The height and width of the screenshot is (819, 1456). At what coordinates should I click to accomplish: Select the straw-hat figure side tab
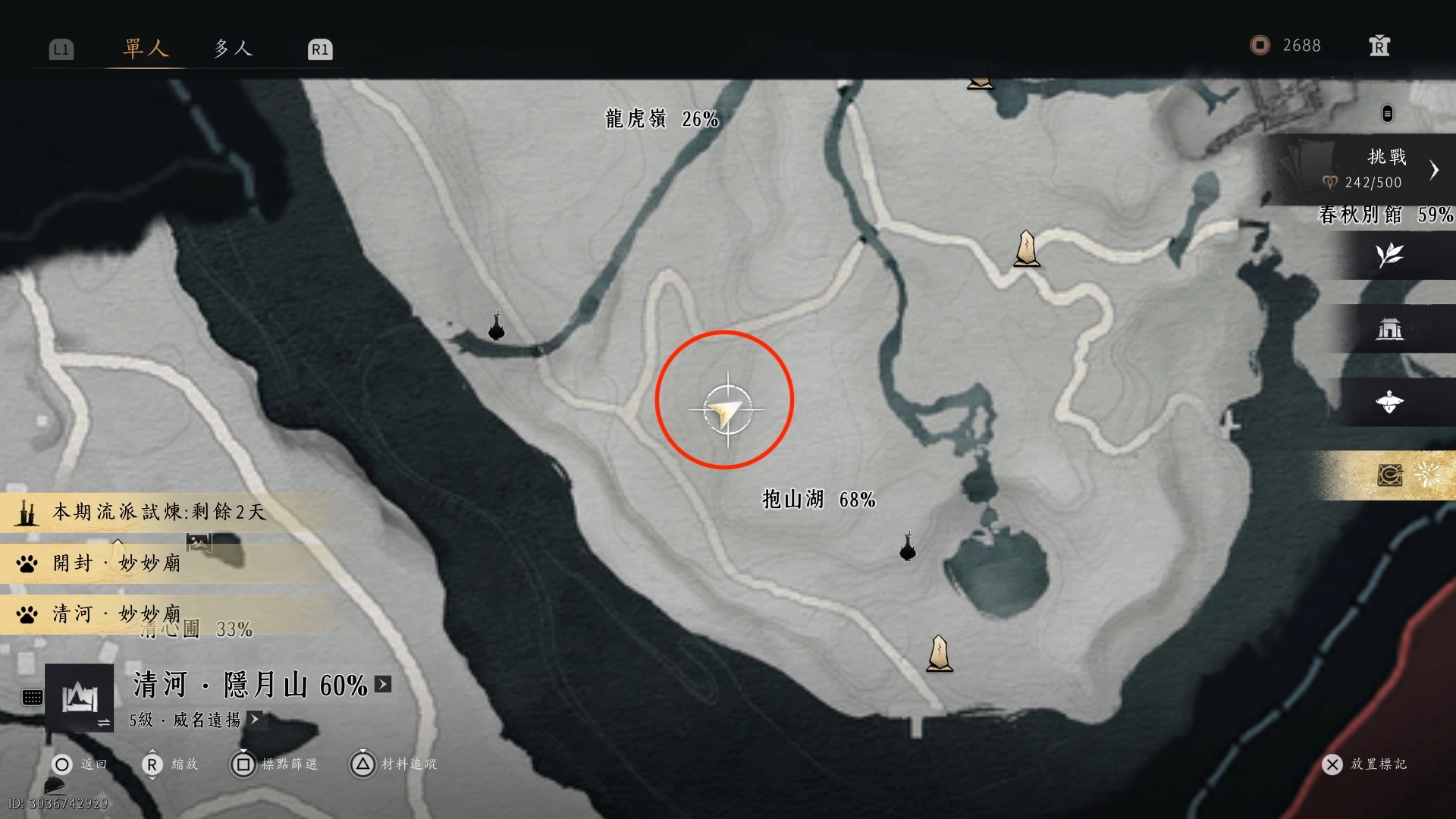tap(1389, 402)
